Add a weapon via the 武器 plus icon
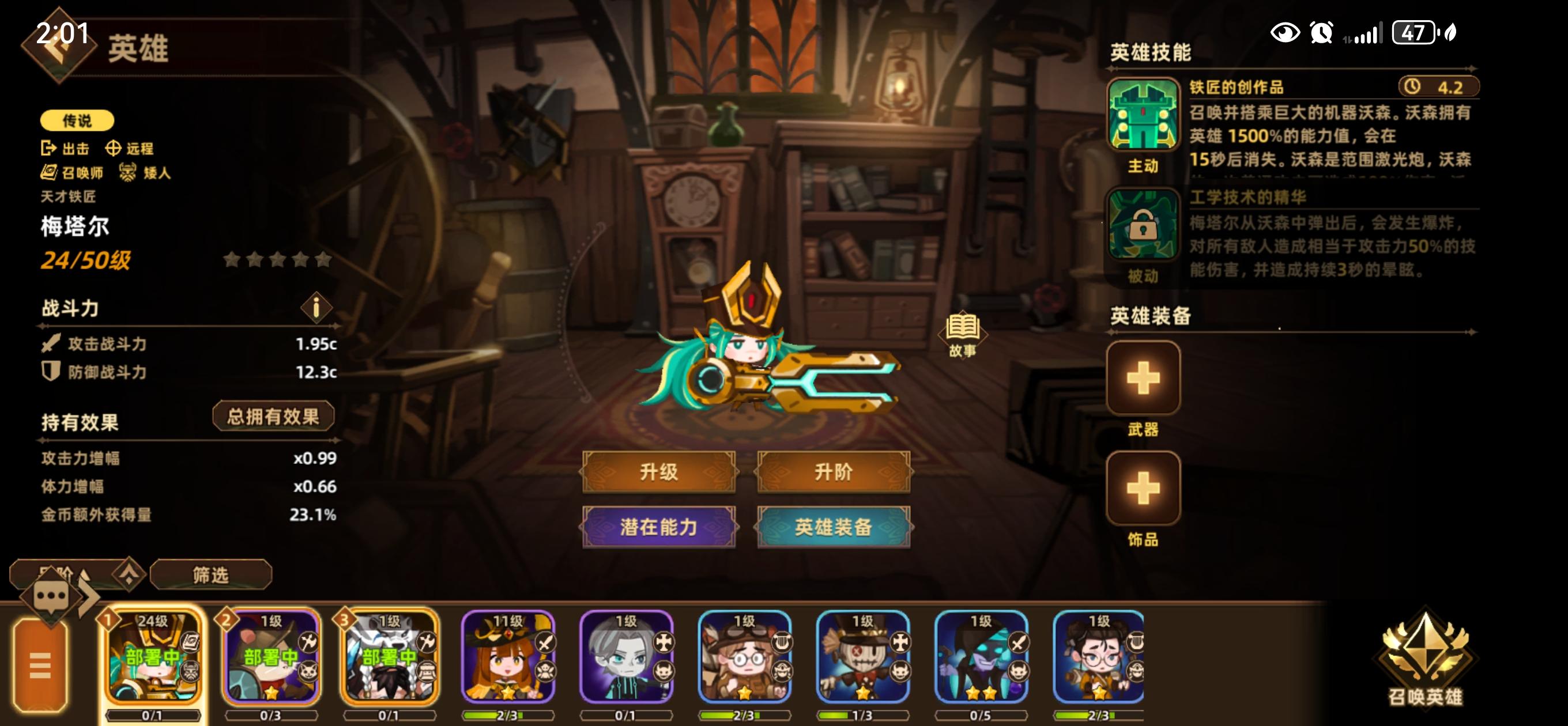The height and width of the screenshot is (726, 1568). click(x=1143, y=379)
